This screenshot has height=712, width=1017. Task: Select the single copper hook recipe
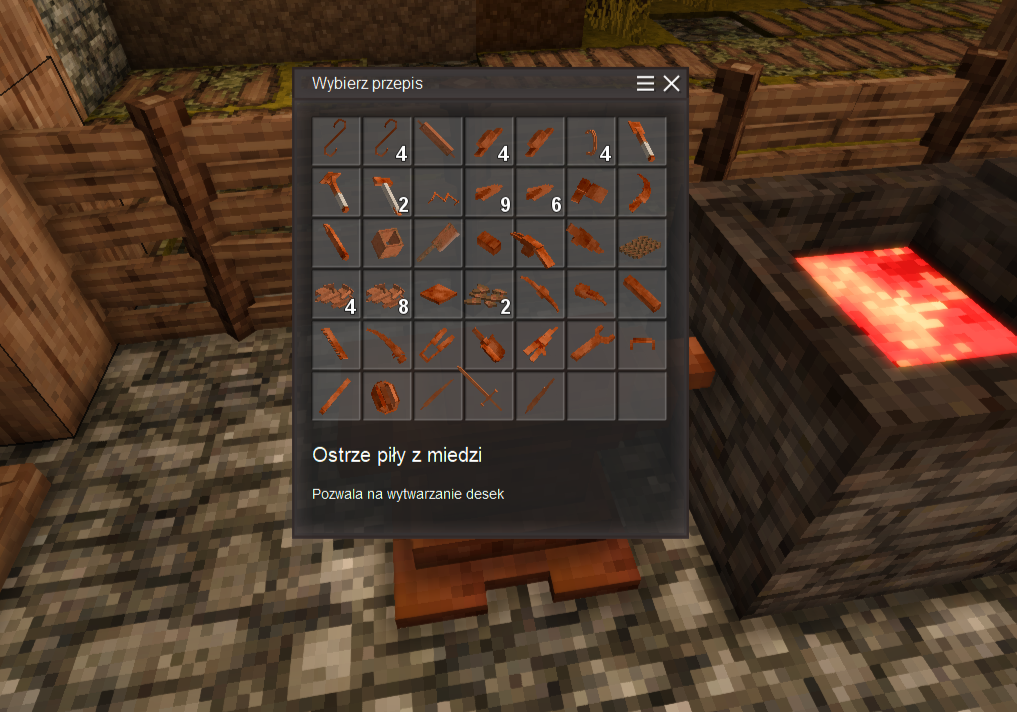(337, 142)
